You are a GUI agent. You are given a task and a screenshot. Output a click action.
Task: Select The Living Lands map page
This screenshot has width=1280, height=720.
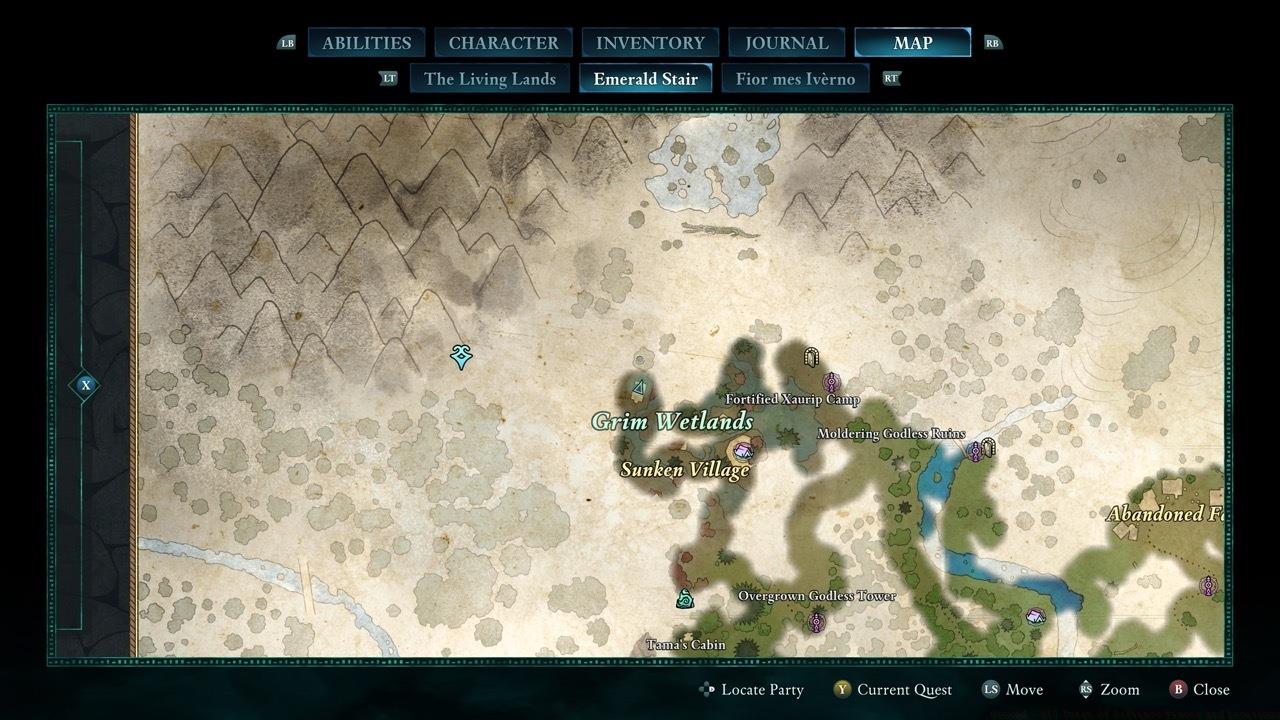(489, 78)
